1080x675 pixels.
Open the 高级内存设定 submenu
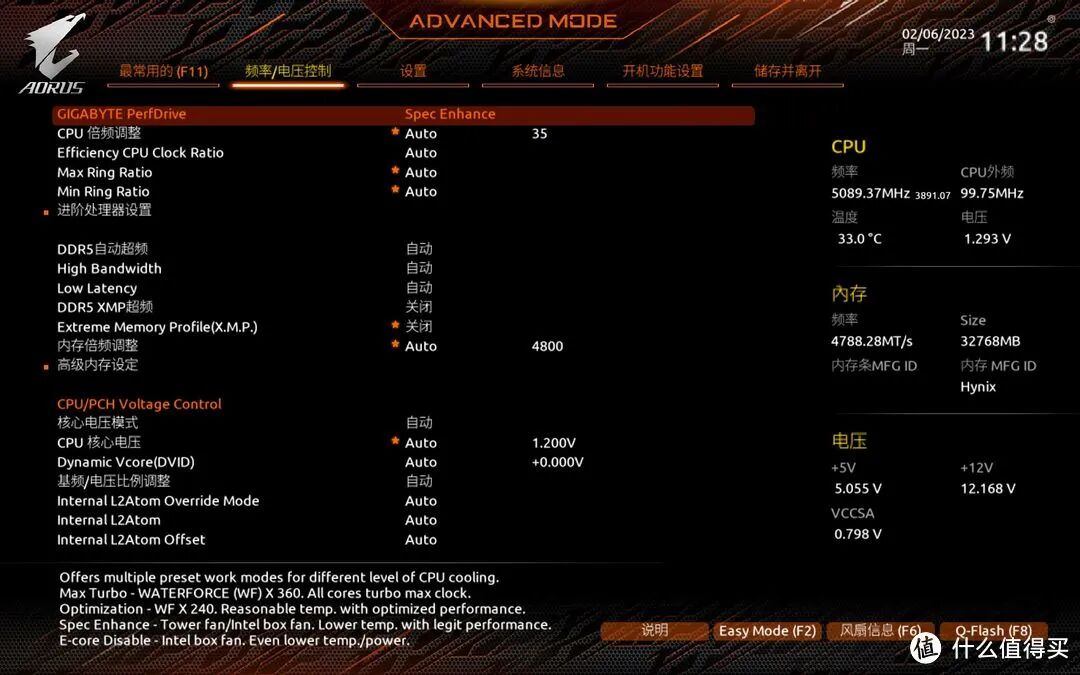coord(97,365)
